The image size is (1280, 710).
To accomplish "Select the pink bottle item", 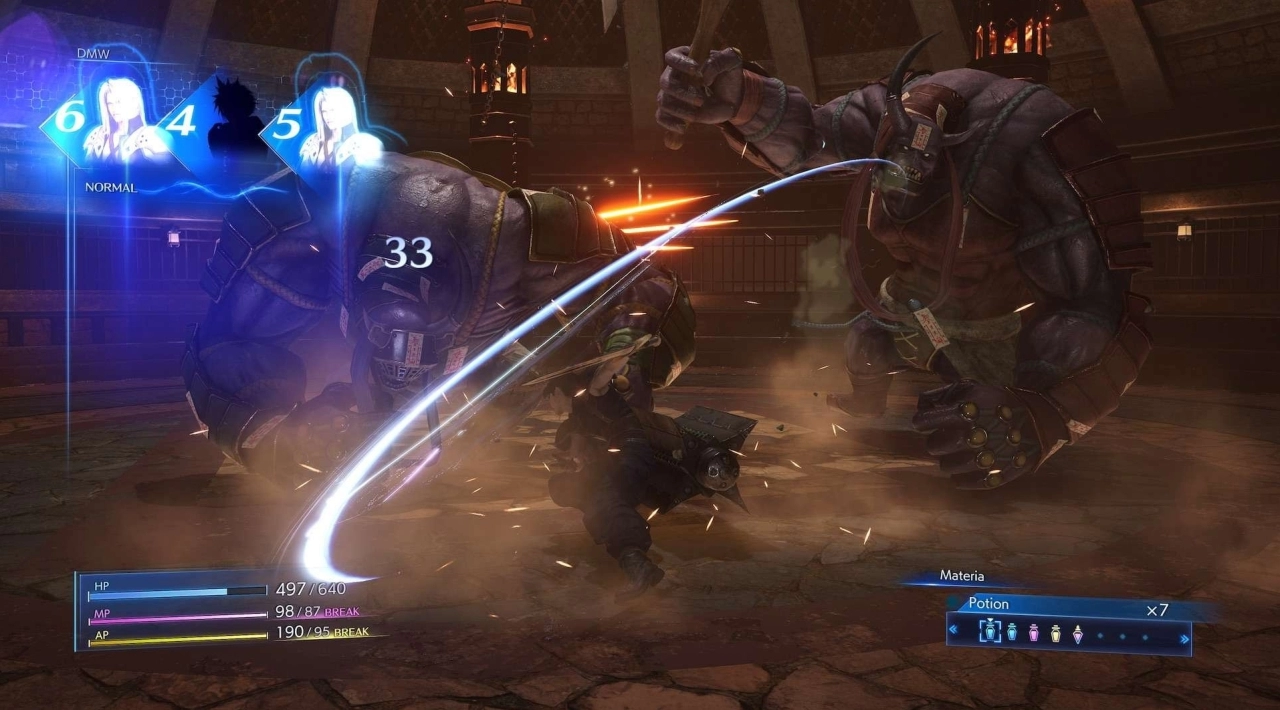I will (1033, 633).
